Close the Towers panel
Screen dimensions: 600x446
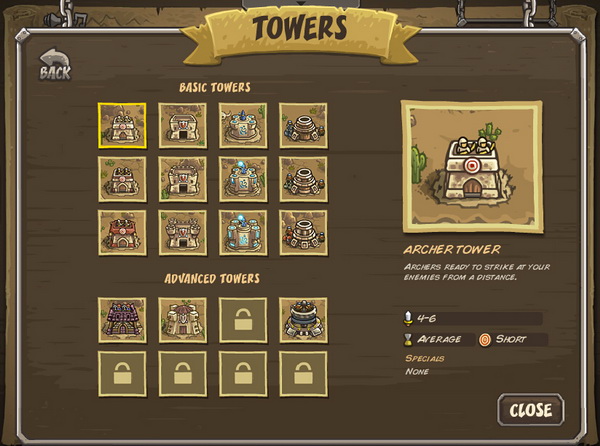(530, 409)
